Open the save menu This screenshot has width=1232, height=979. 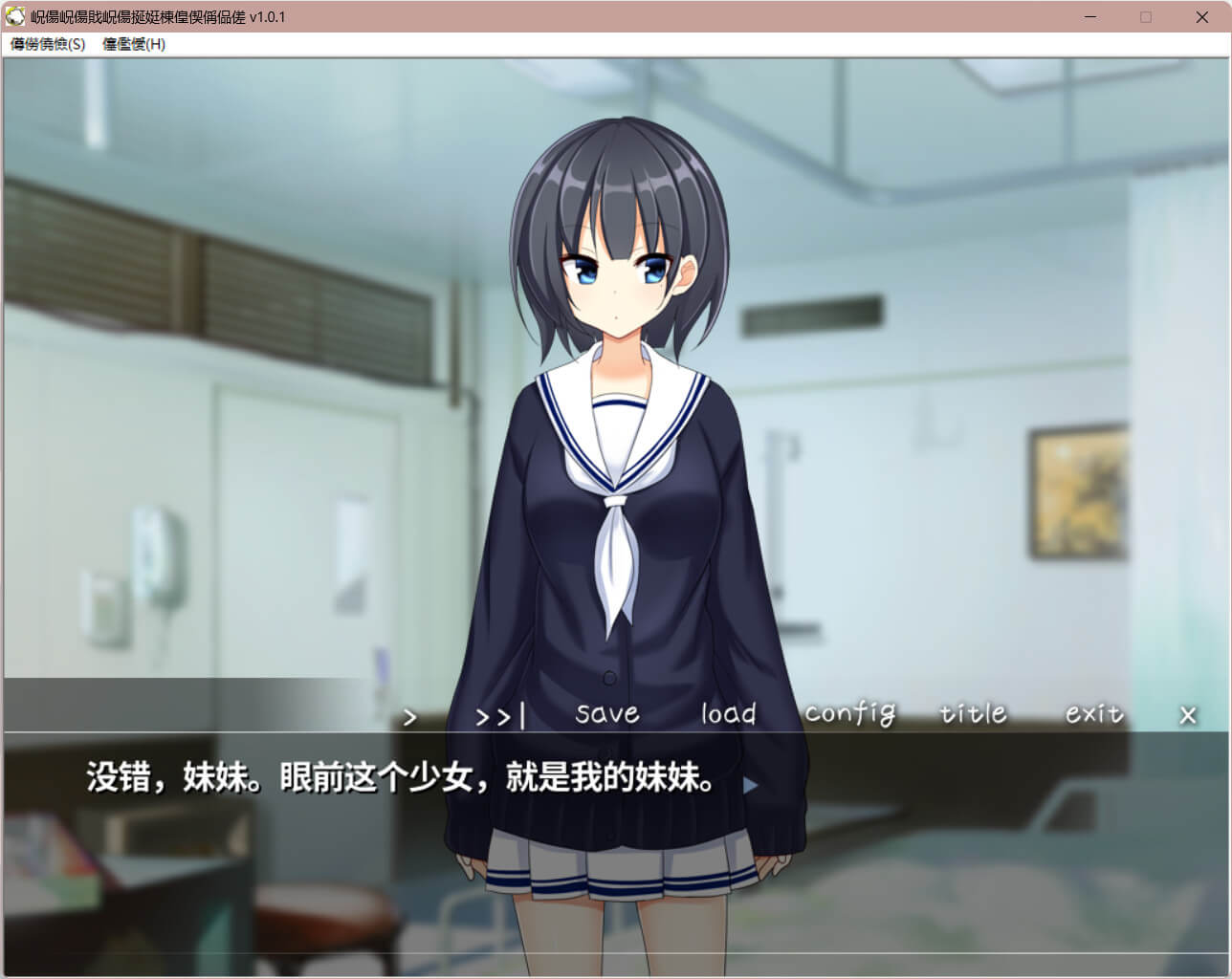coord(606,714)
